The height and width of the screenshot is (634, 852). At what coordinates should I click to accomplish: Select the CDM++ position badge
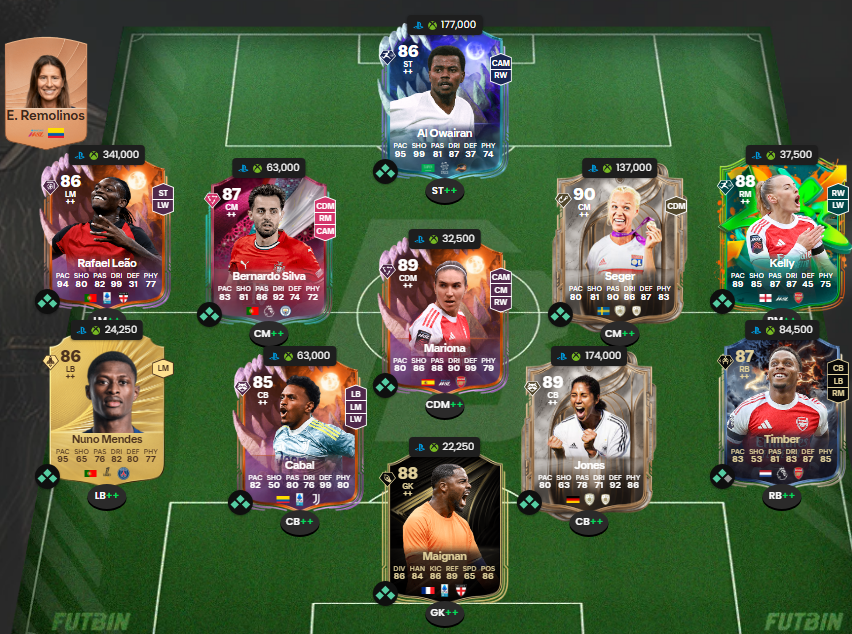click(x=444, y=405)
